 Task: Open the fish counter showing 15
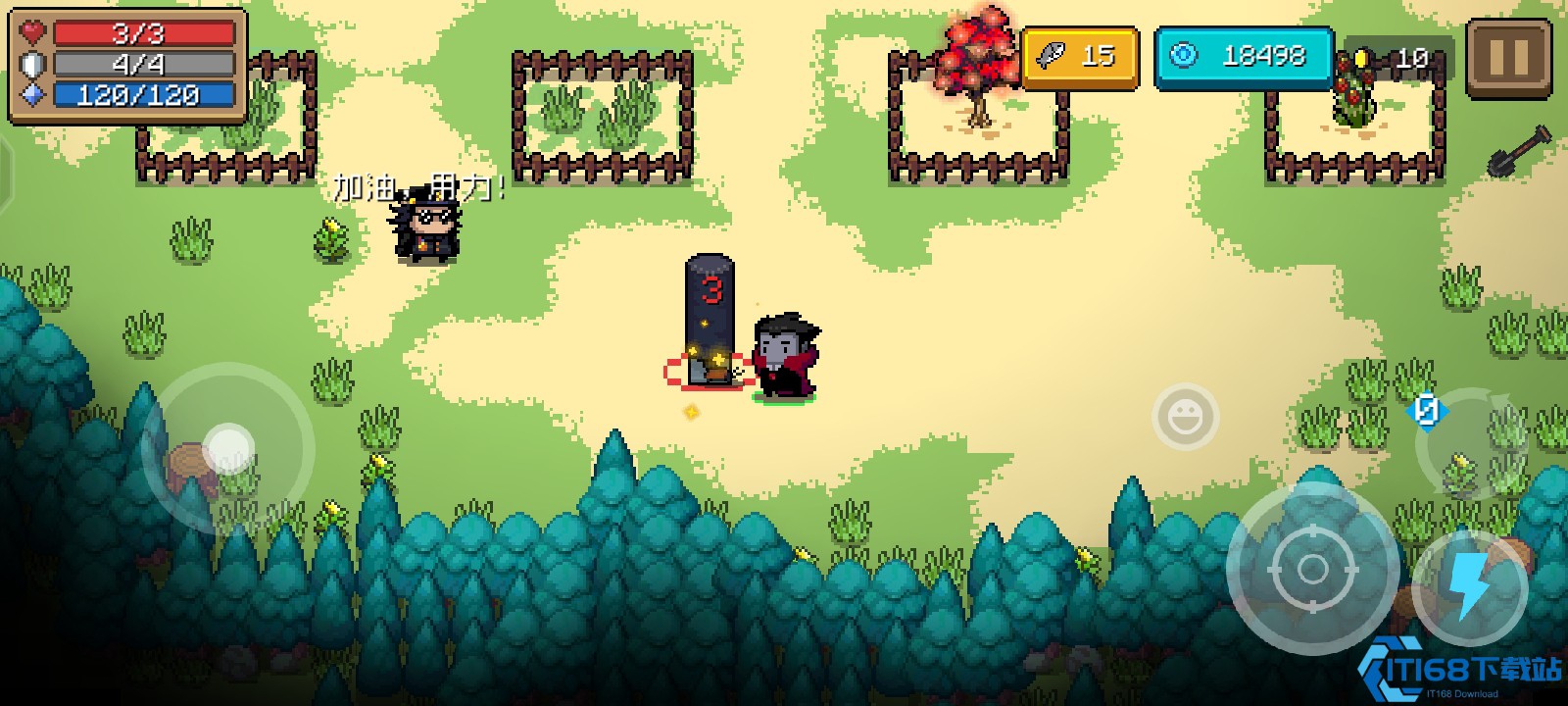click(x=1079, y=58)
